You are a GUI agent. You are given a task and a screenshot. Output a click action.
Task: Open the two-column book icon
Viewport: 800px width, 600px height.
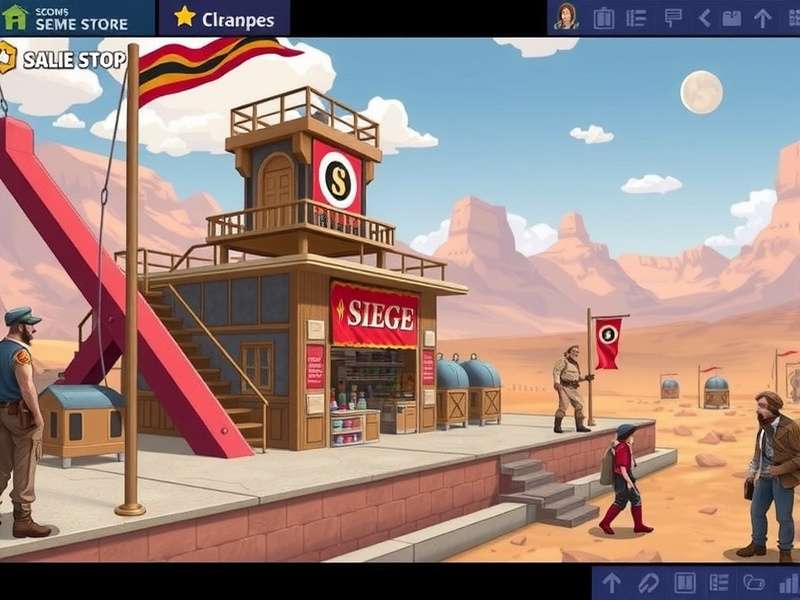(x=685, y=583)
